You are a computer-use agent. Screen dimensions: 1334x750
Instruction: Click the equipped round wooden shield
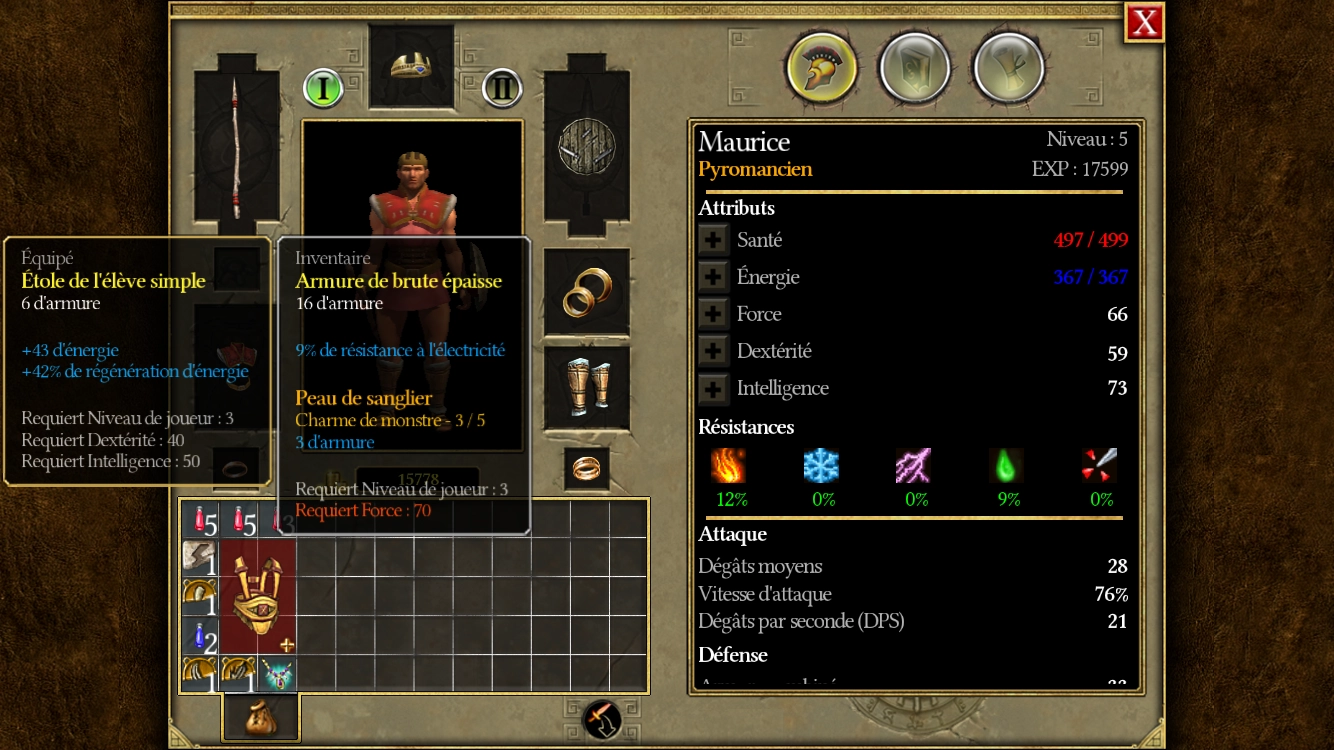click(x=586, y=146)
